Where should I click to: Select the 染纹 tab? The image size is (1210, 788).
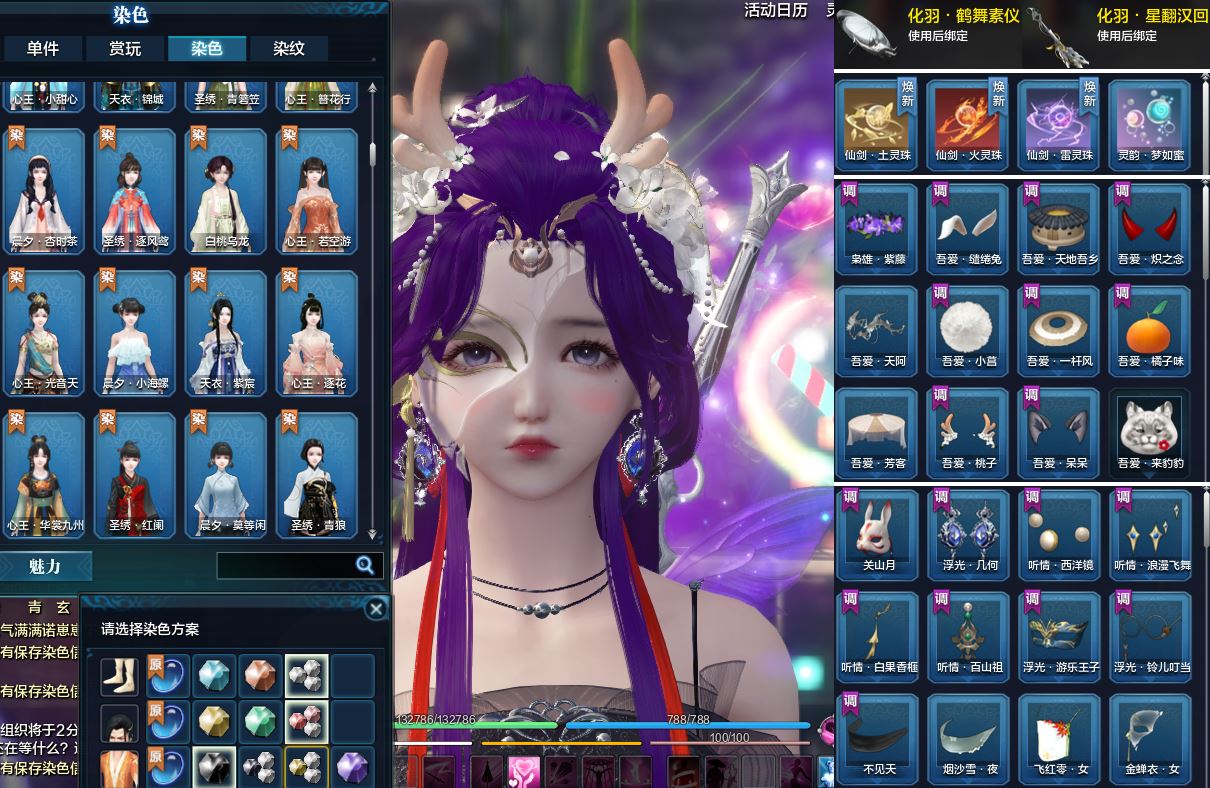289,49
